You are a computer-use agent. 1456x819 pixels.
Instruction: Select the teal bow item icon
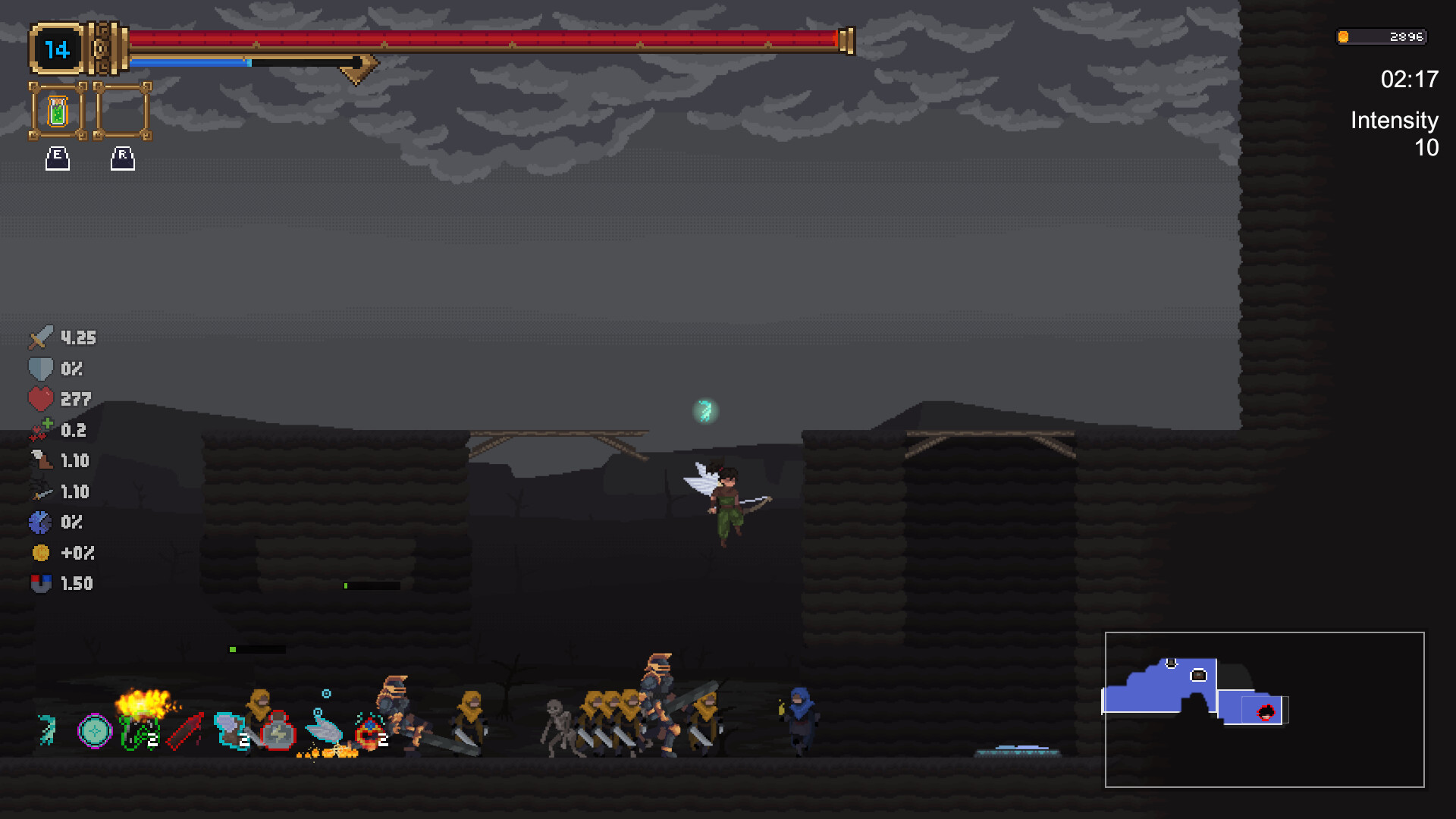pyautogui.click(x=47, y=730)
